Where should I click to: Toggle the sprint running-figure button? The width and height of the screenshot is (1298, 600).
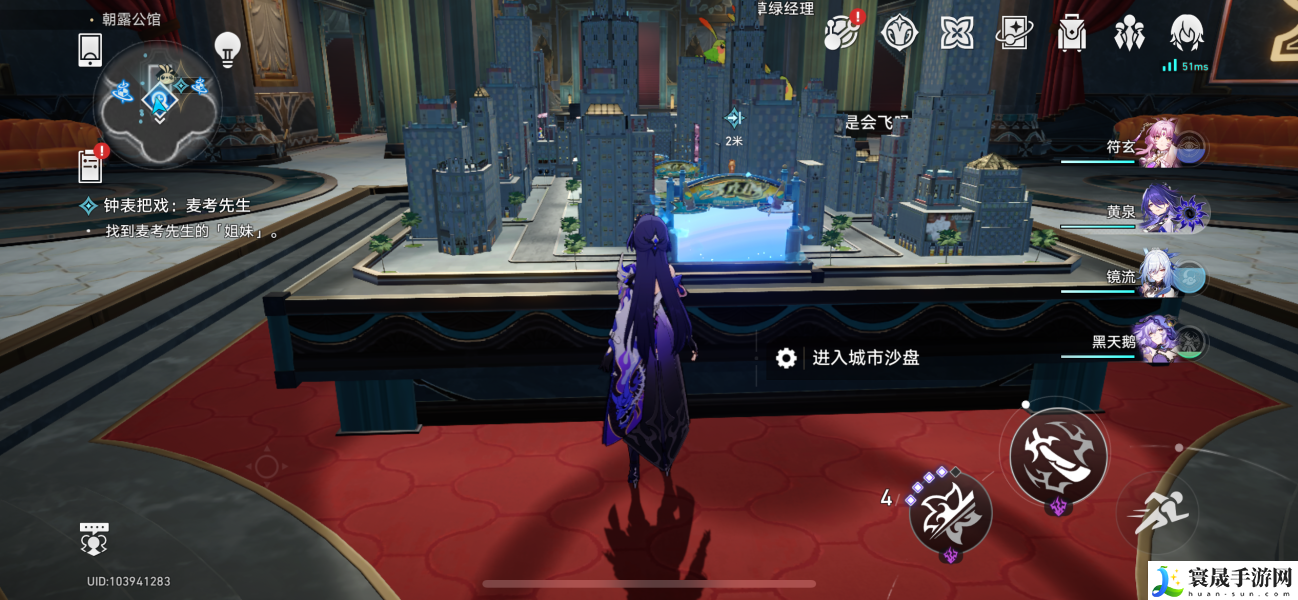click(x=1159, y=512)
